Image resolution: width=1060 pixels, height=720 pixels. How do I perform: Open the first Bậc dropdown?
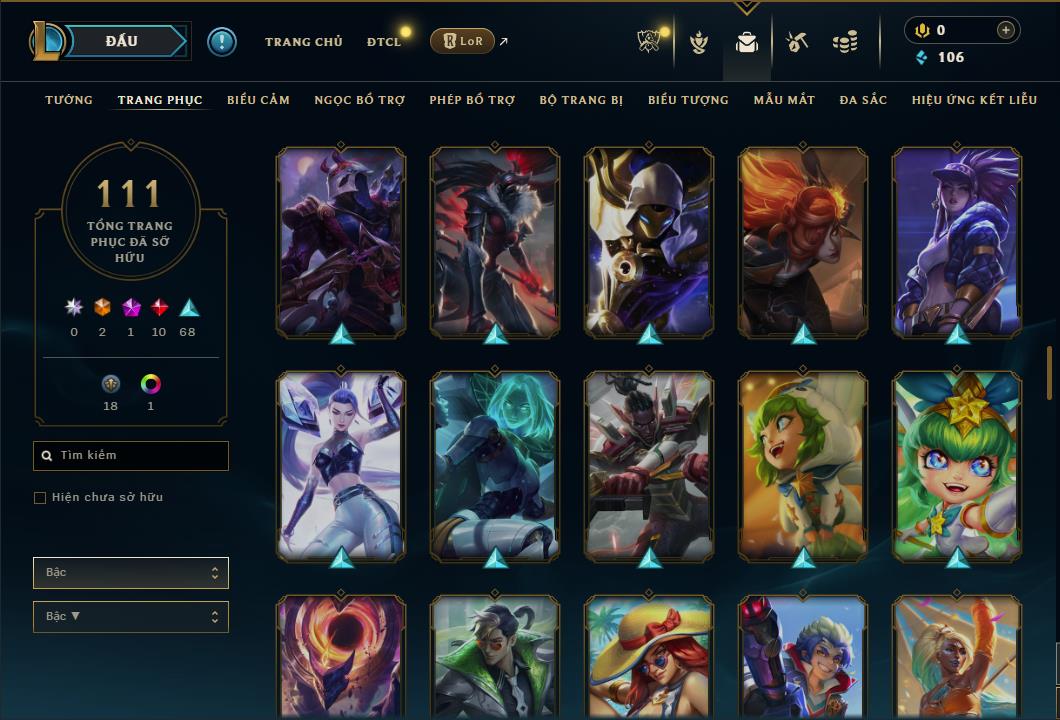[x=131, y=573]
